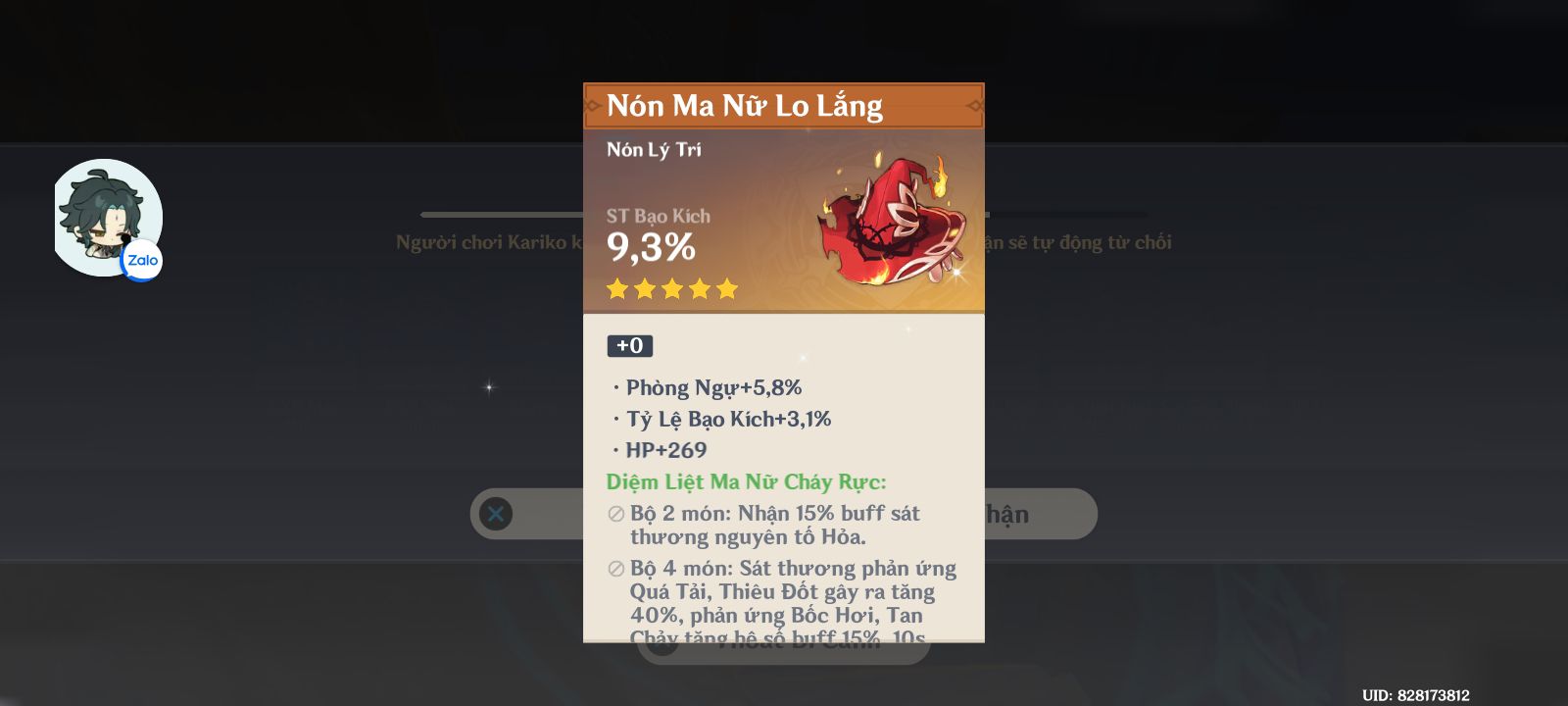Image resolution: width=1568 pixels, height=706 pixels.
Task: Open the Zalo chat head bubble
Action: tap(108, 218)
